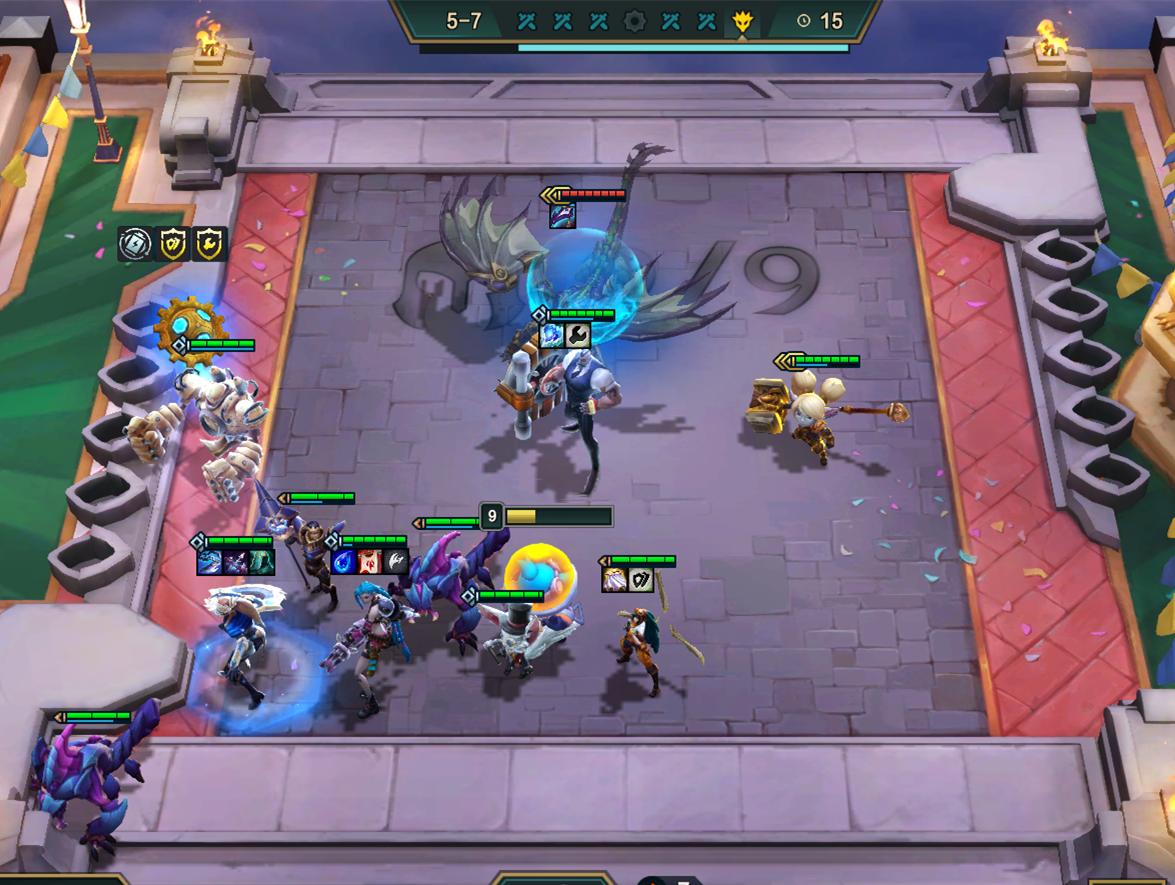1175x885 pixels.
Task: Inspect the white claw emblem item
Action: click(x=396, y=561)
